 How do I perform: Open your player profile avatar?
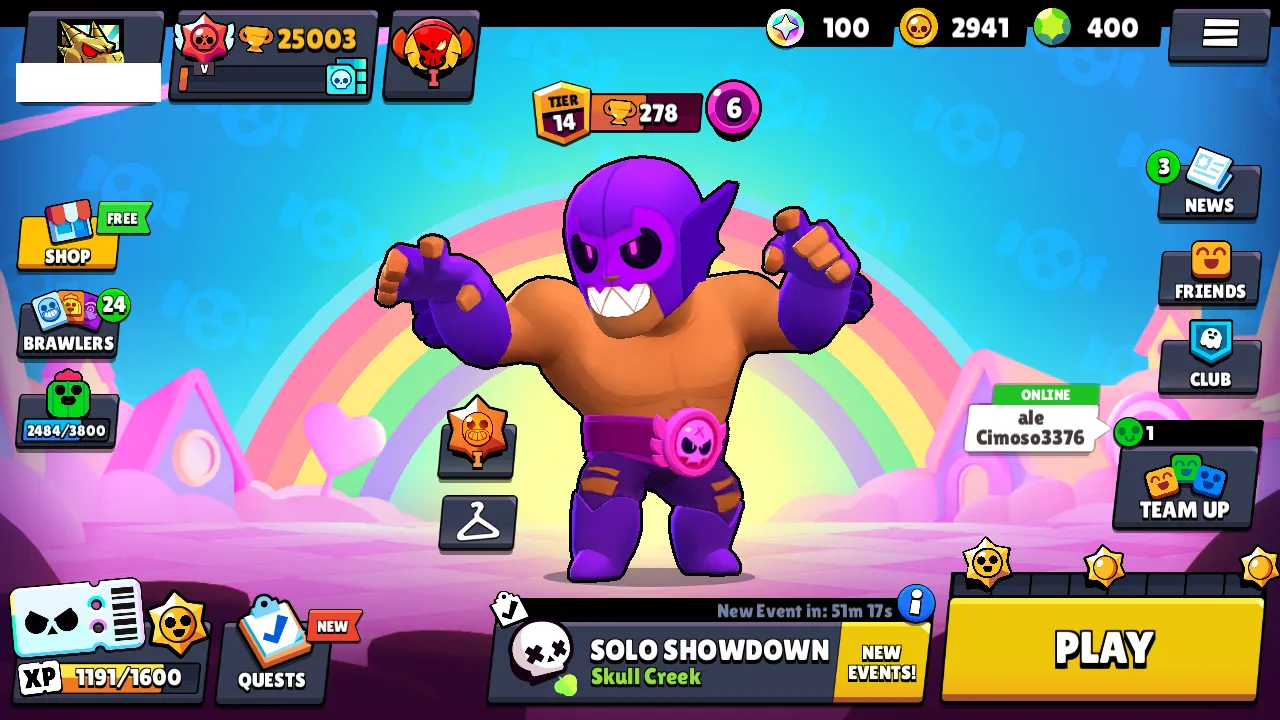click(90, 40)
